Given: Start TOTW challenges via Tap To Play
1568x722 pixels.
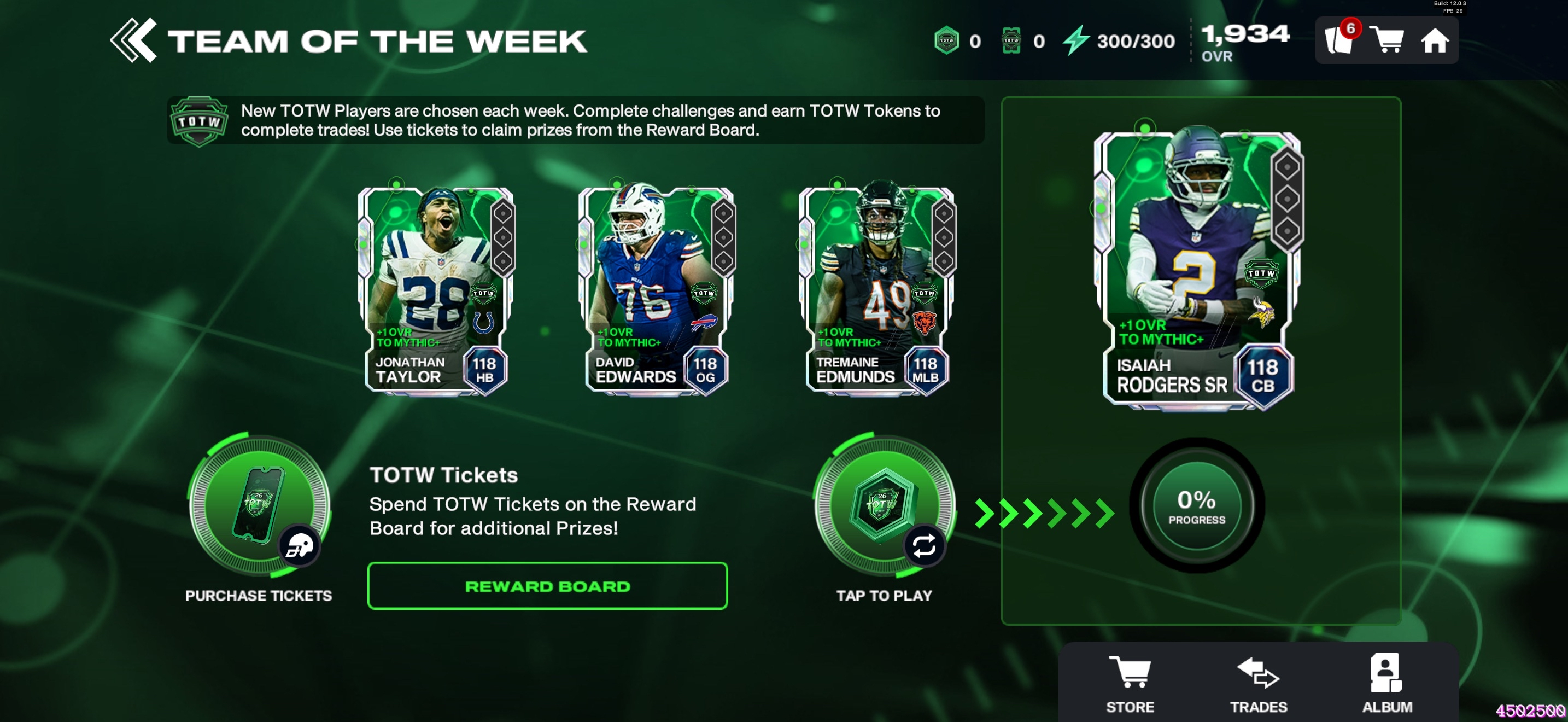Looking at the screenshot, I should coord(885,505).
